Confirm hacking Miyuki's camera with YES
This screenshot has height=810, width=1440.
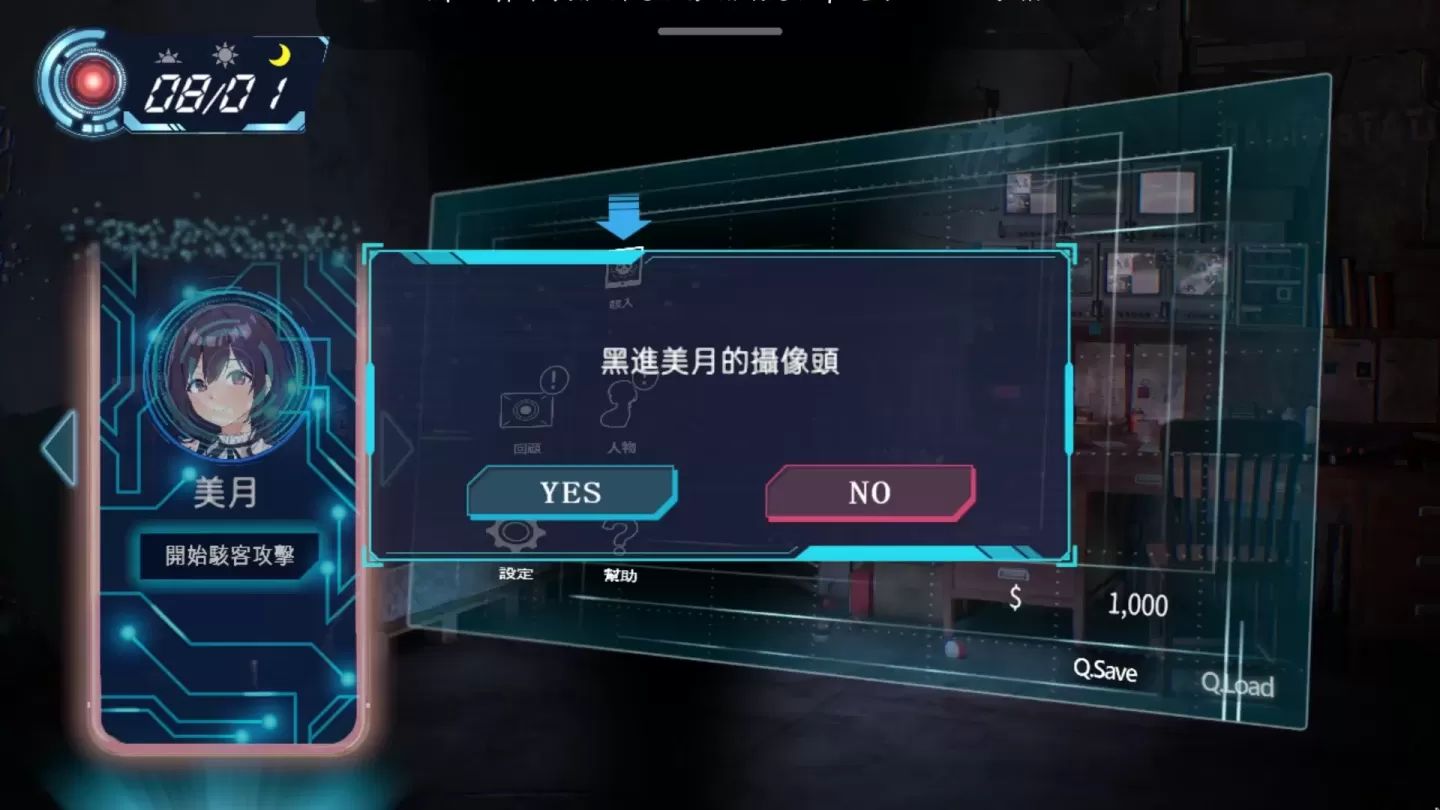(571, 492)
